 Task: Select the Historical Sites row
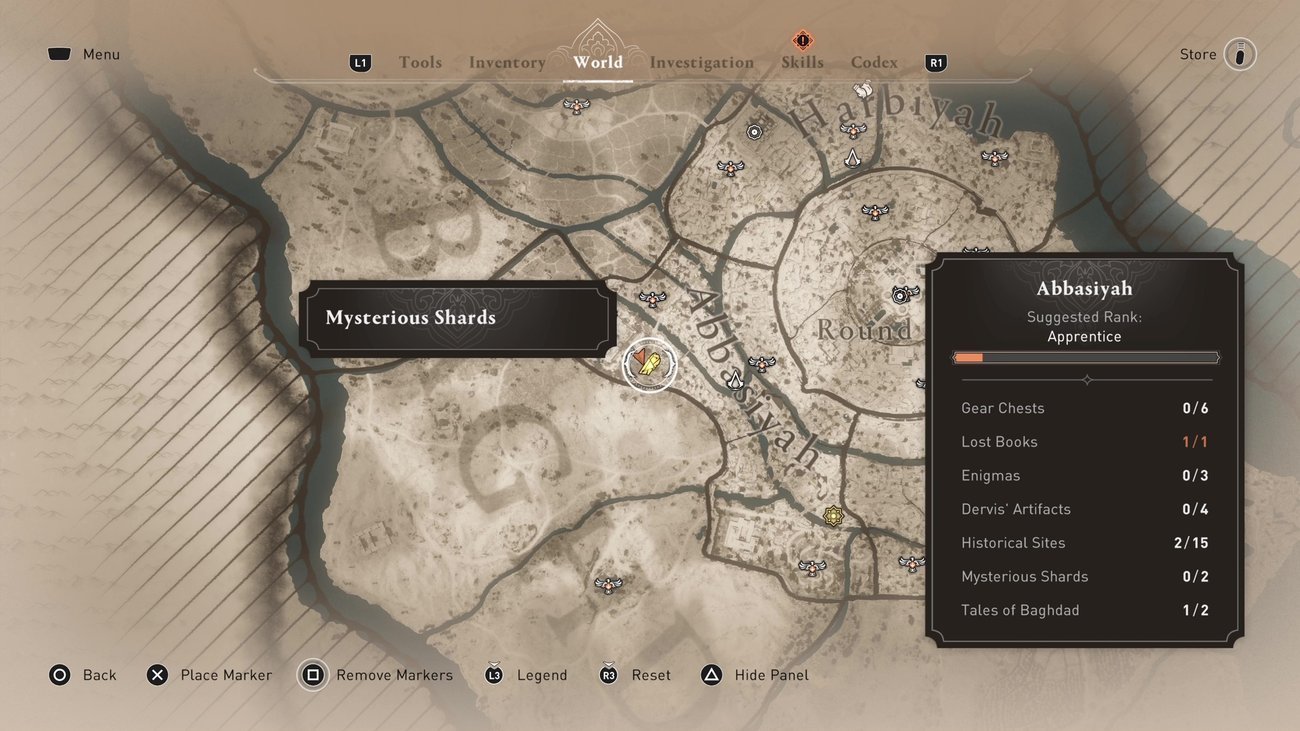[x=1084, y=543]
